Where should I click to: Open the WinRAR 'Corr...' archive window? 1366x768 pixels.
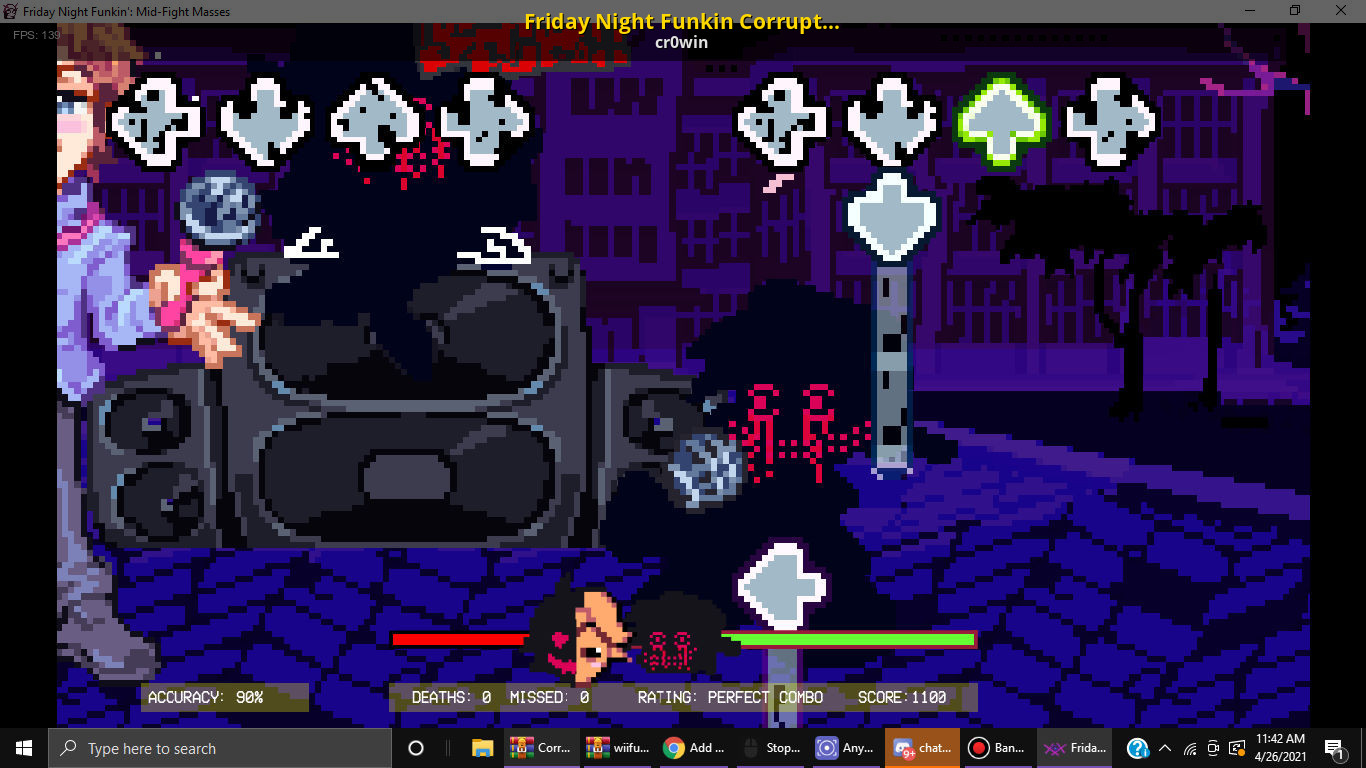(x=541, y=747)
